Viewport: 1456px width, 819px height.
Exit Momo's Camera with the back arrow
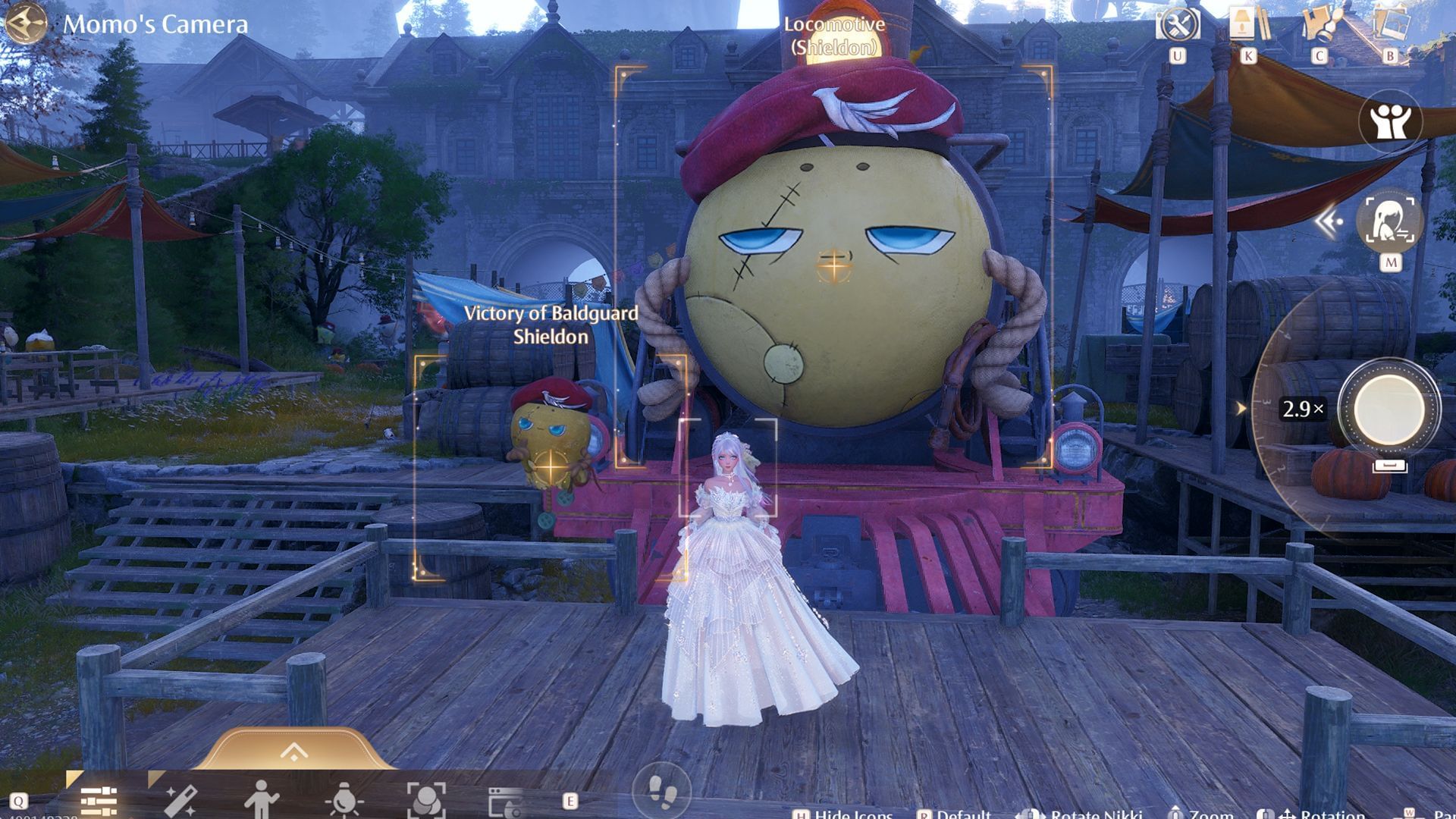coord(24,24)
